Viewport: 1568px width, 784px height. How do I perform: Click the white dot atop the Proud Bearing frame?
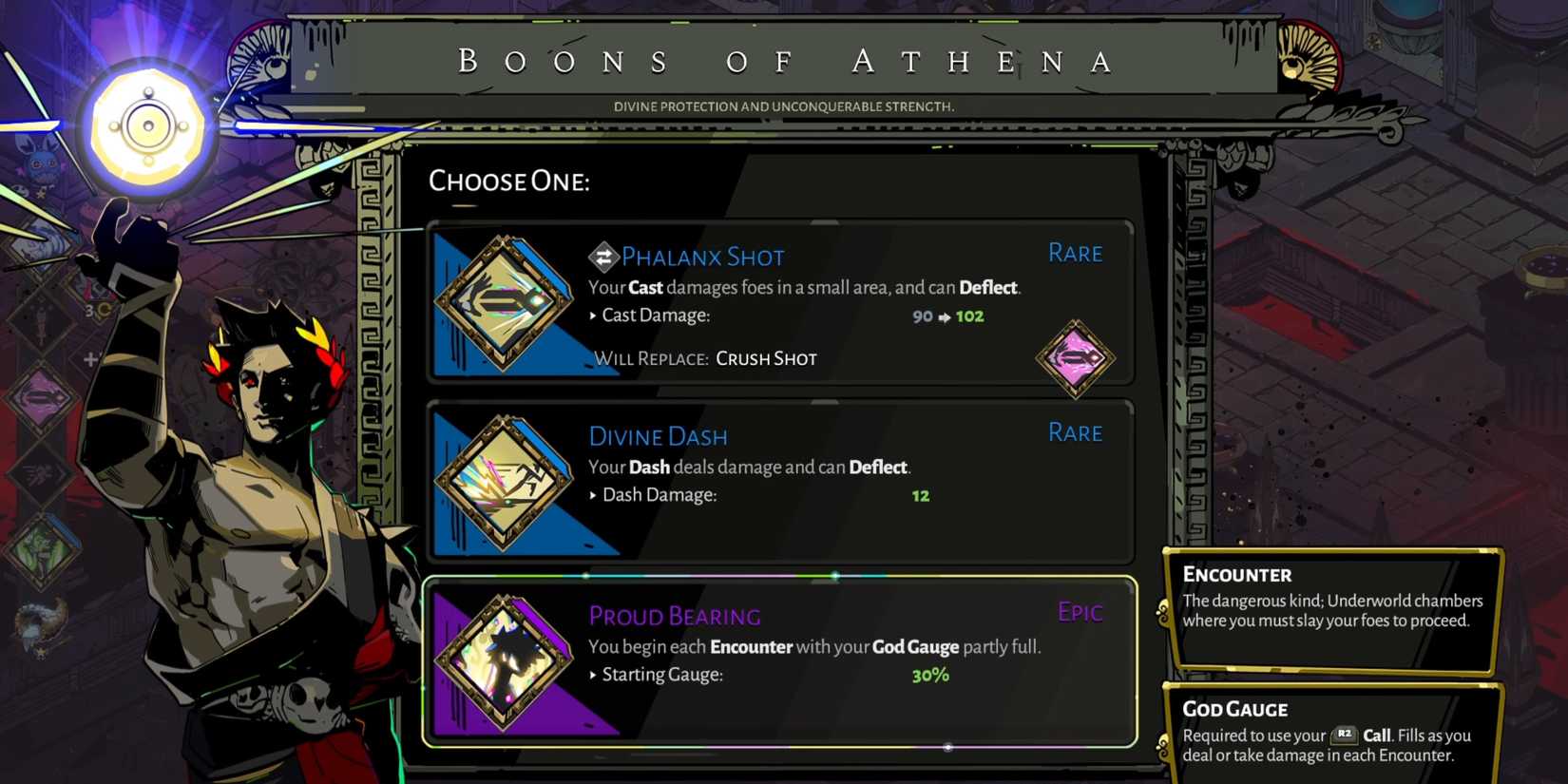(834, 575)
